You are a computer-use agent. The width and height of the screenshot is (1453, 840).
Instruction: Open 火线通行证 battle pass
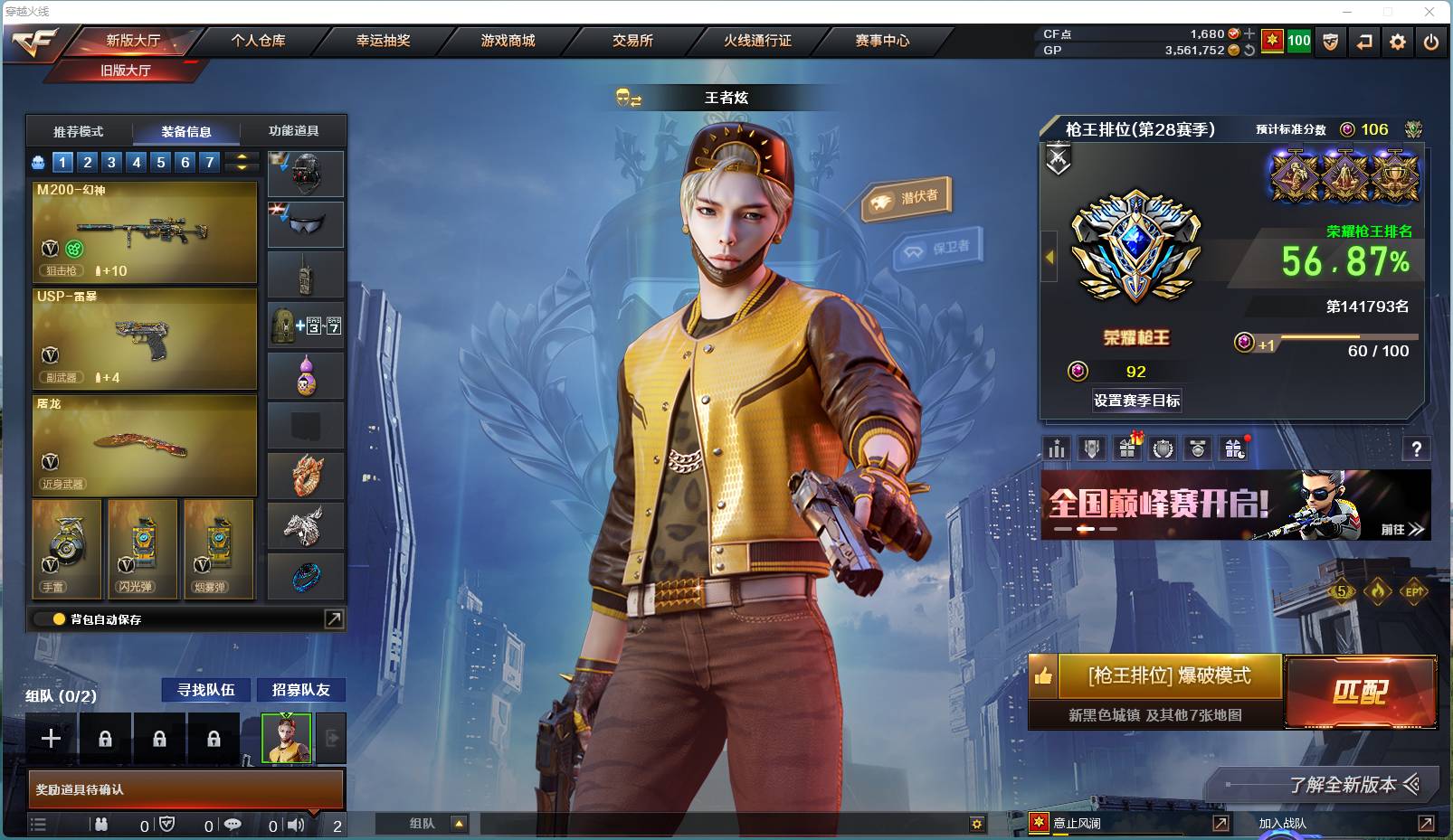[757, 41]
